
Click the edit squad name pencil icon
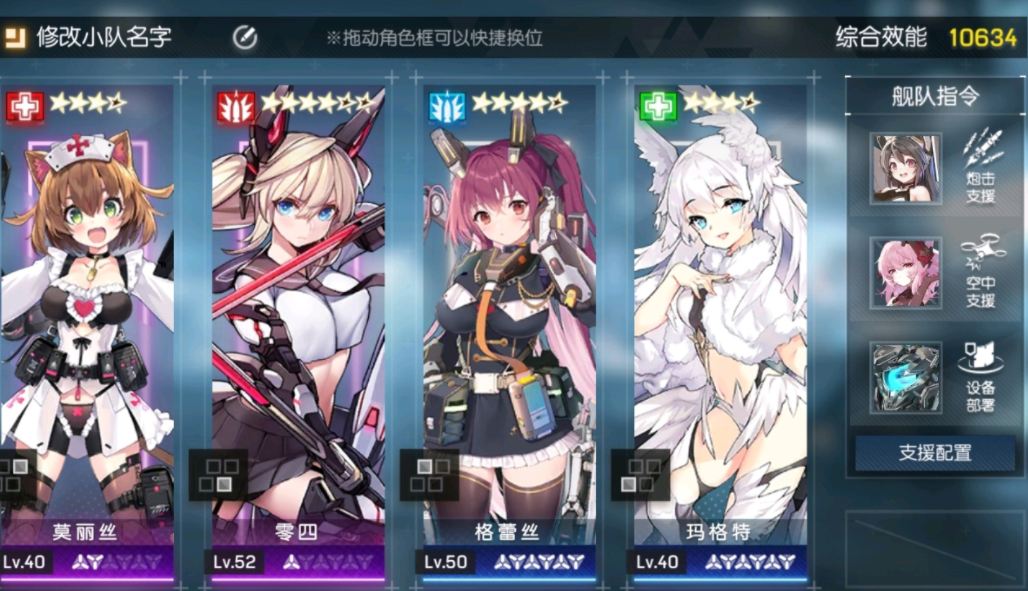pos(245,38)
